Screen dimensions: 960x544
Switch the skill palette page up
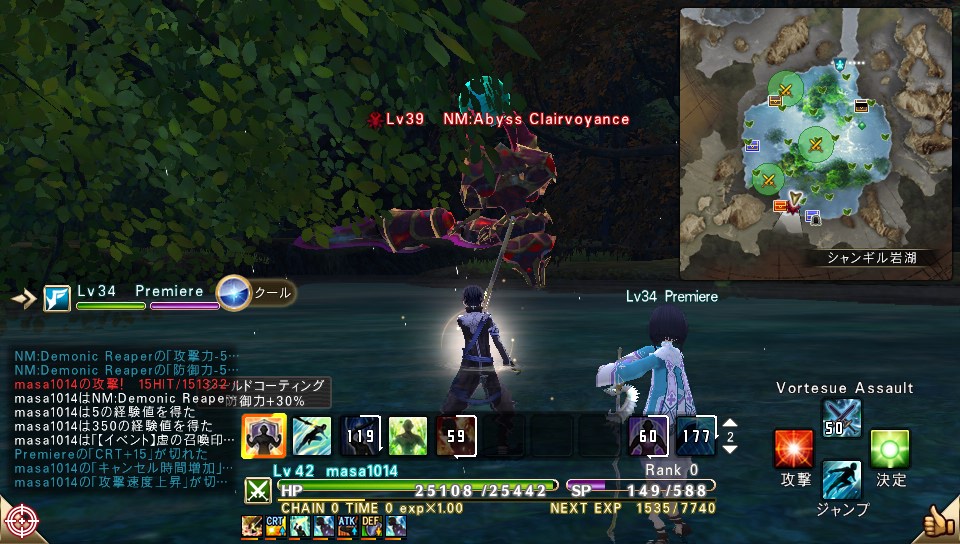pos(730,424)
